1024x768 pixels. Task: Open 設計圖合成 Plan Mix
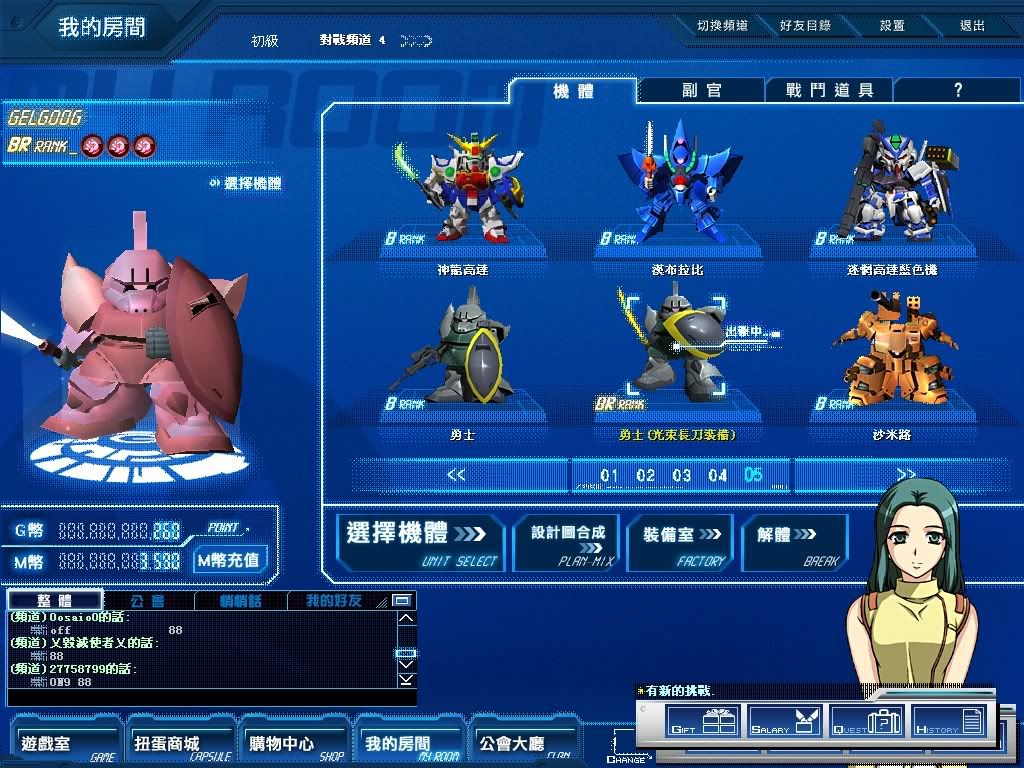(569, 543)
